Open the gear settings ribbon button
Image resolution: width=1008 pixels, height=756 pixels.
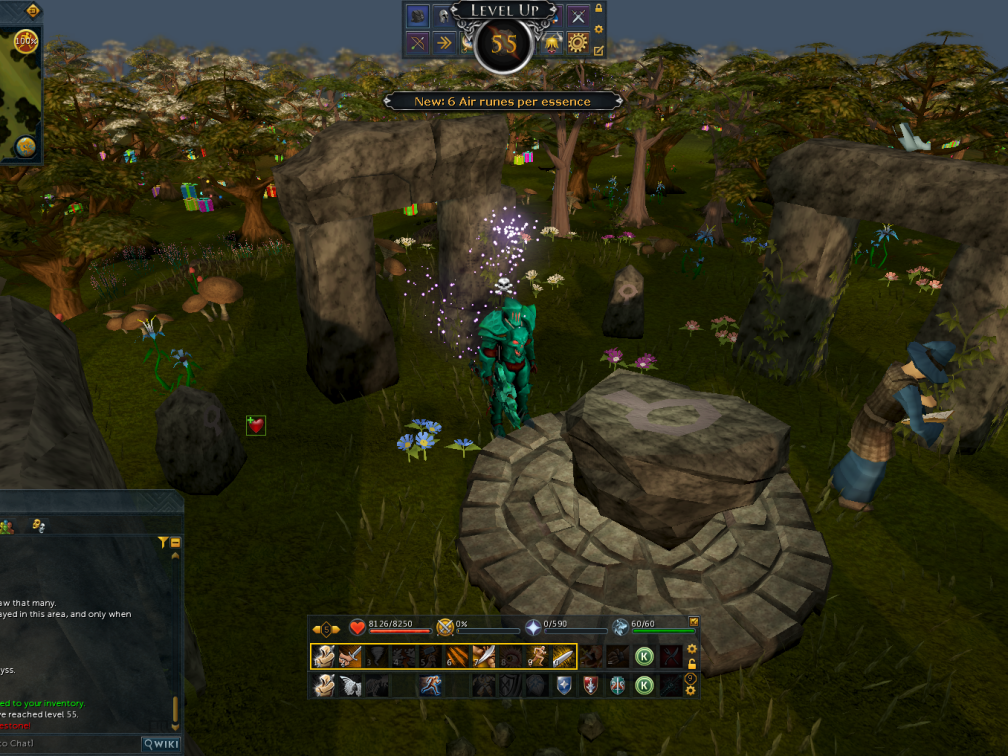(x=578, y=43)
